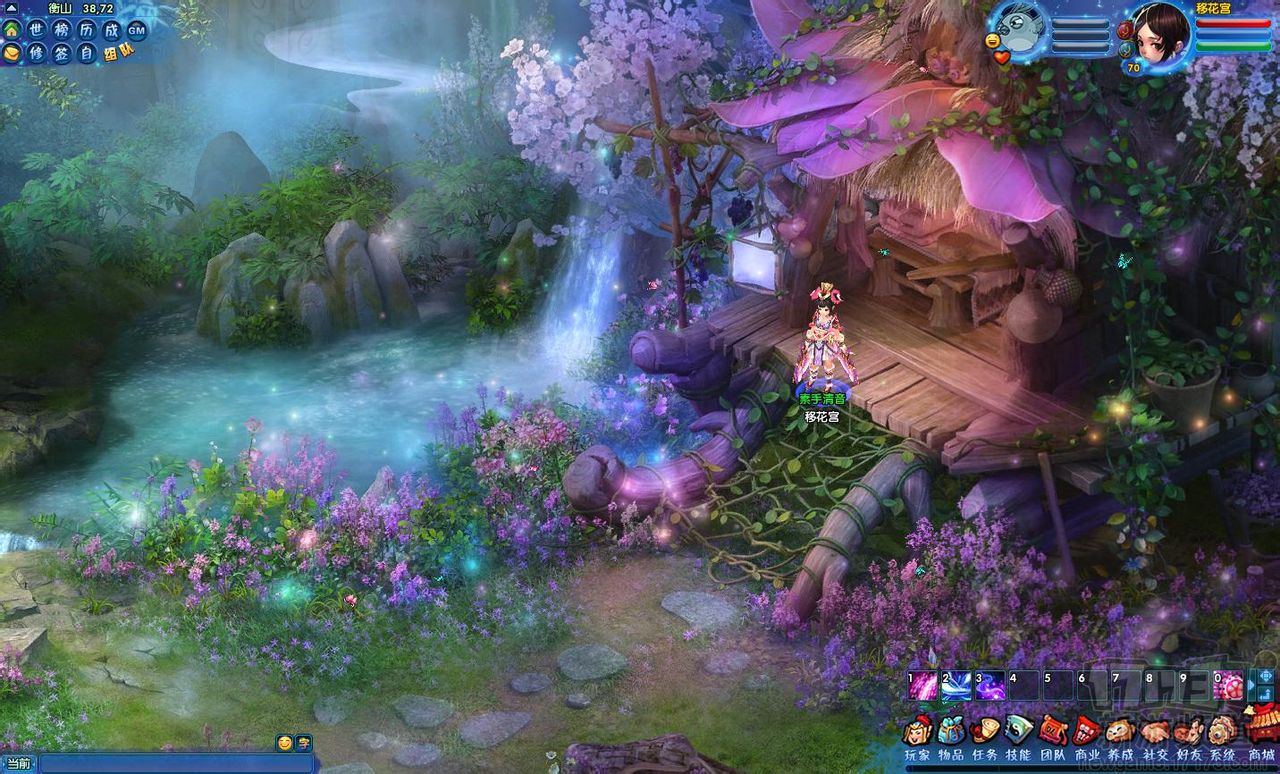Use the pink flower item in slot 0
This screenshot has height=774, width=1280.
tap(1229, 686)
